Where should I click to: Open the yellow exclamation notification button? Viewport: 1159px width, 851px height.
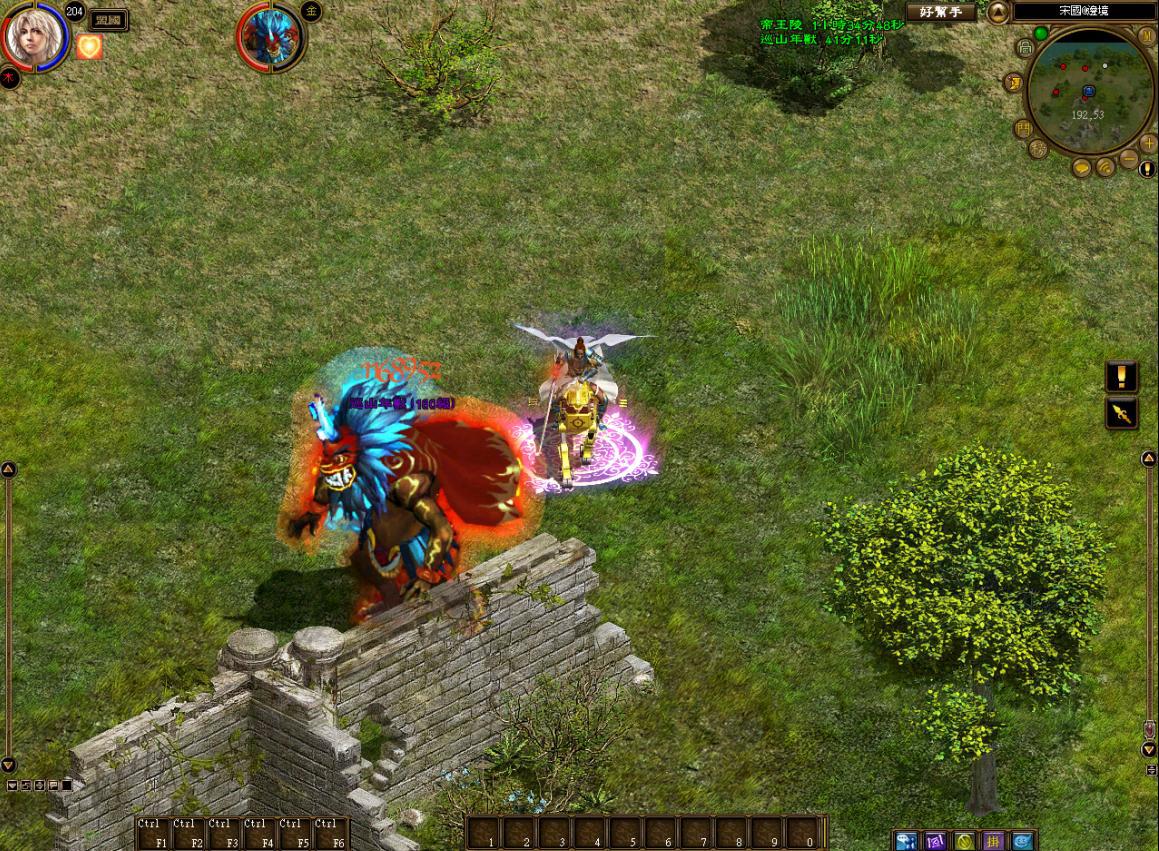tap(1121, 377)
